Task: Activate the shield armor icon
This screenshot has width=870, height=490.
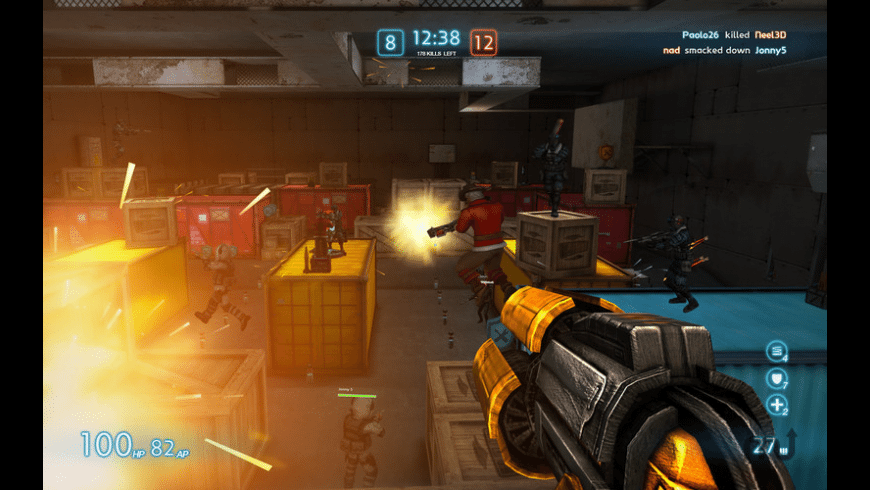Action: (x=776, y=378)
